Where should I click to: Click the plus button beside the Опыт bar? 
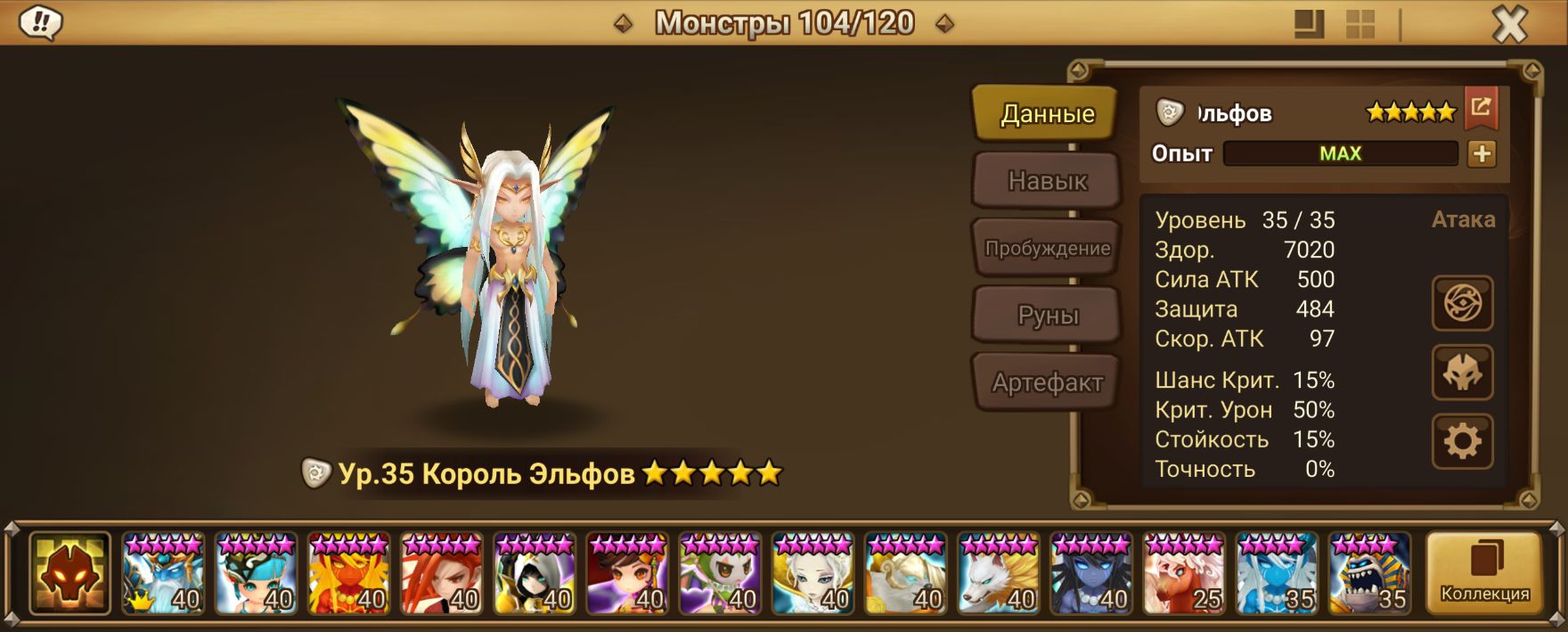coord(1482,153)
